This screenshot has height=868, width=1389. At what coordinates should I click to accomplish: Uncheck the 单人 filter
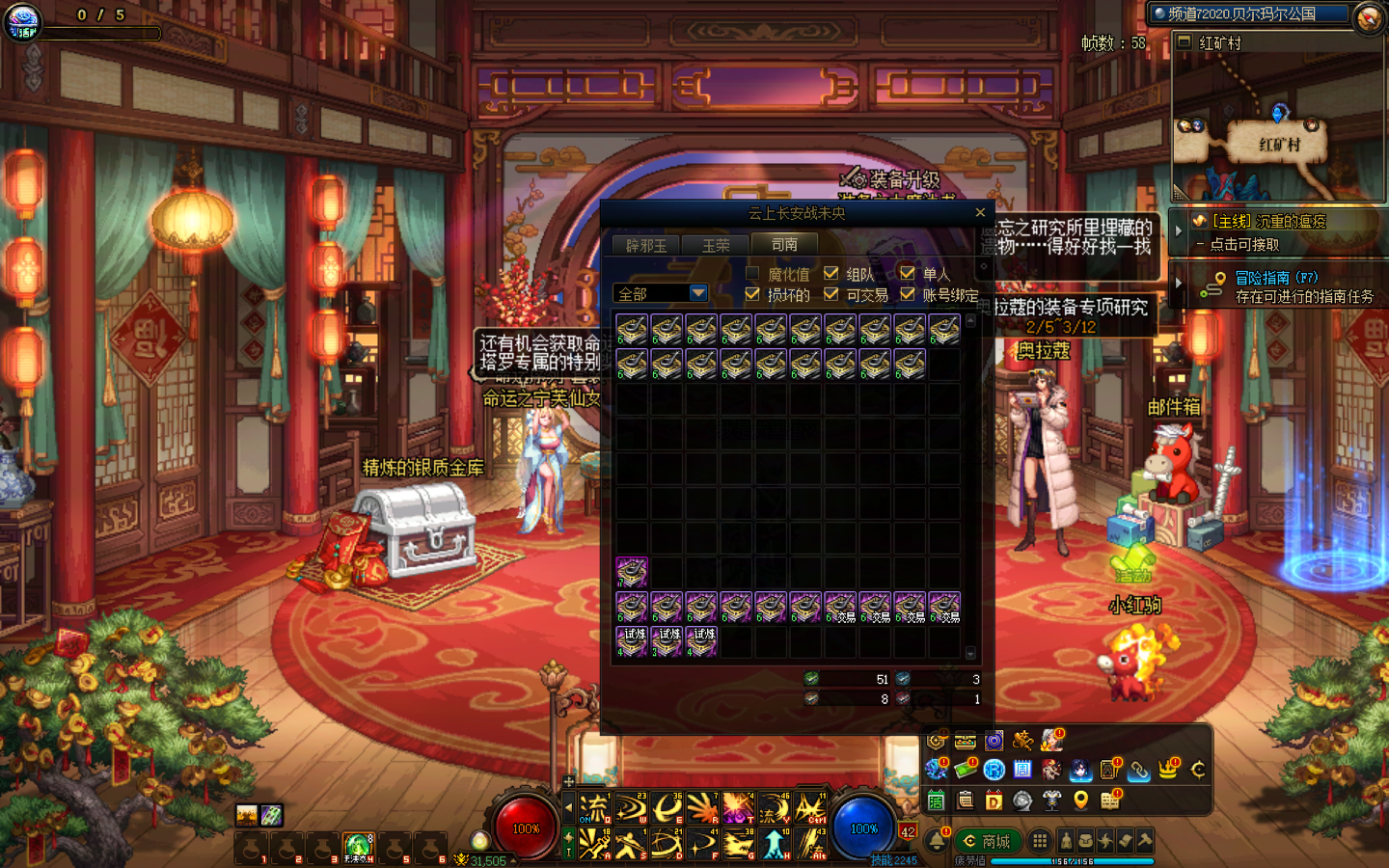(x=907, y=274)
